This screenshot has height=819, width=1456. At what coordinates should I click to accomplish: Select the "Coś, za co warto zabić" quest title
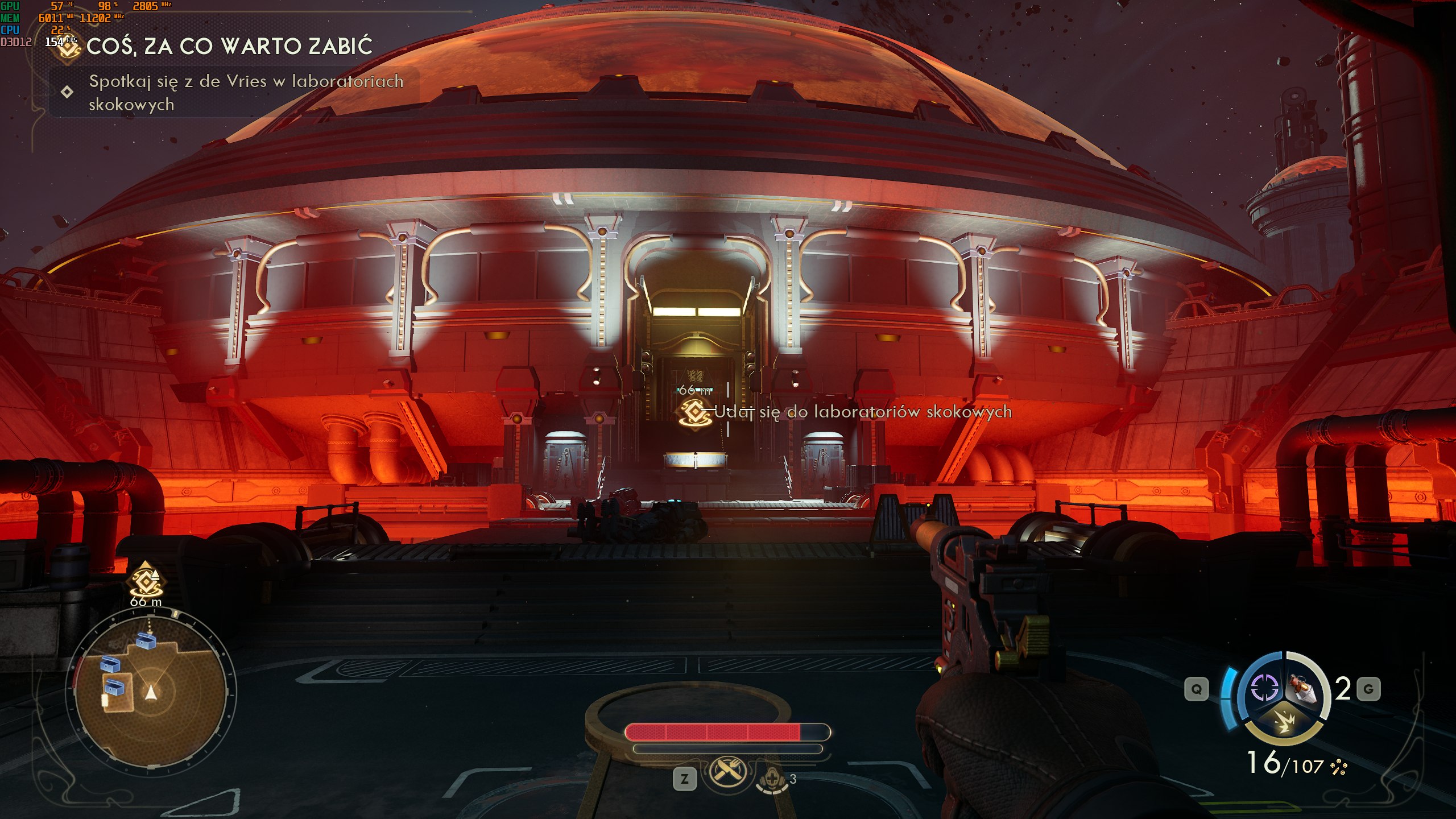coord(229,46)
